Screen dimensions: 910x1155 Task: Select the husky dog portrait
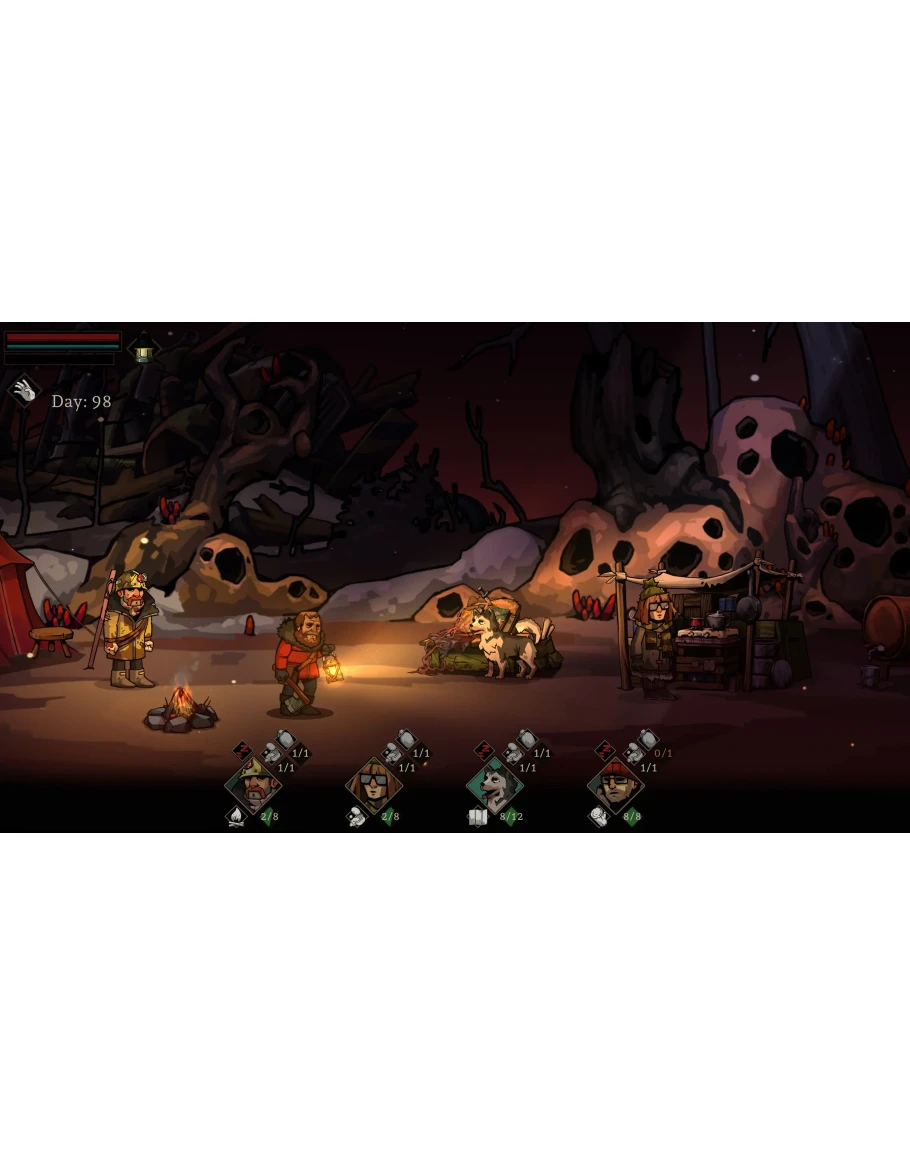click(x=494, y=785)
